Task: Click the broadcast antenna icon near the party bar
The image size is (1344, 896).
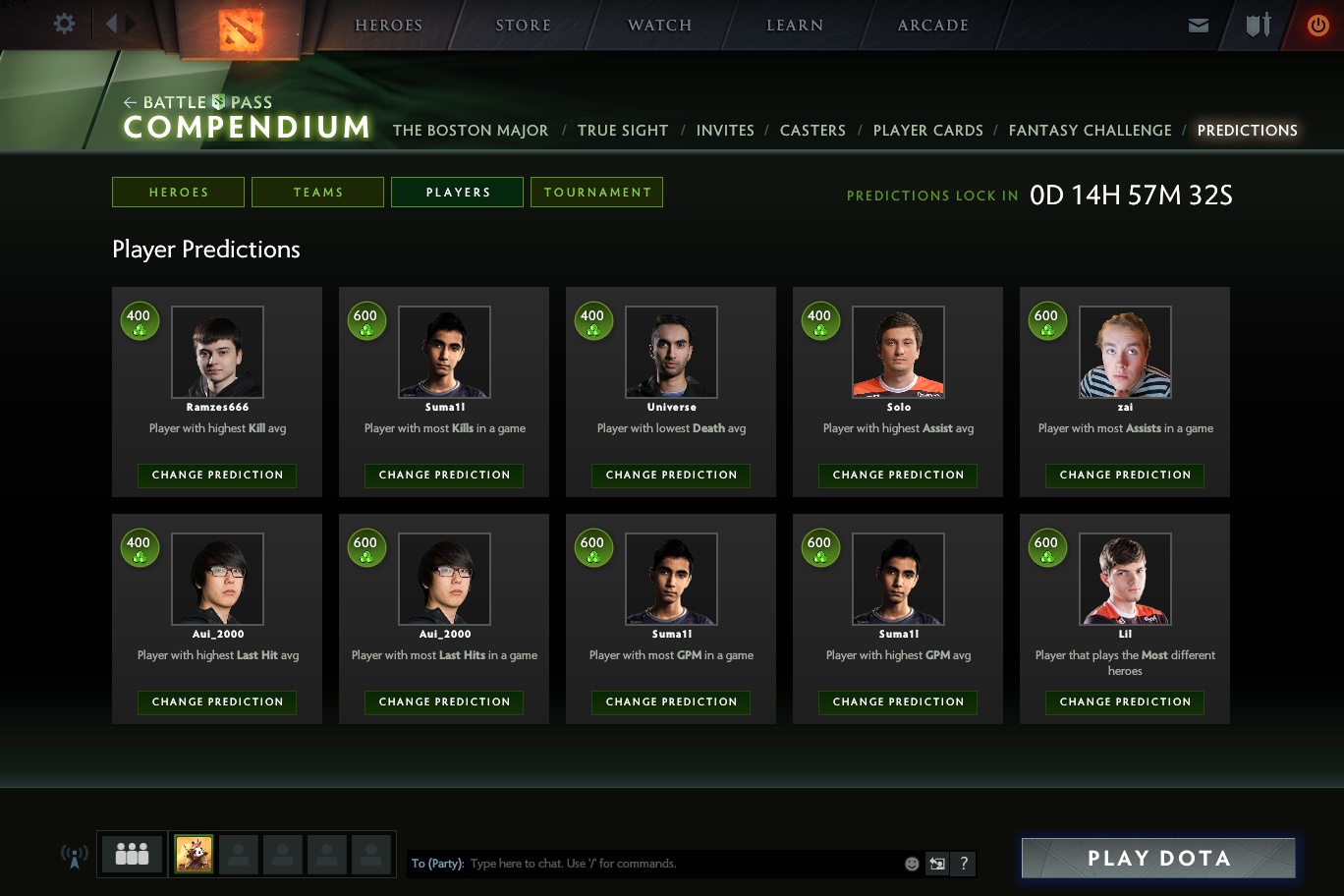Action: (75, 855)
